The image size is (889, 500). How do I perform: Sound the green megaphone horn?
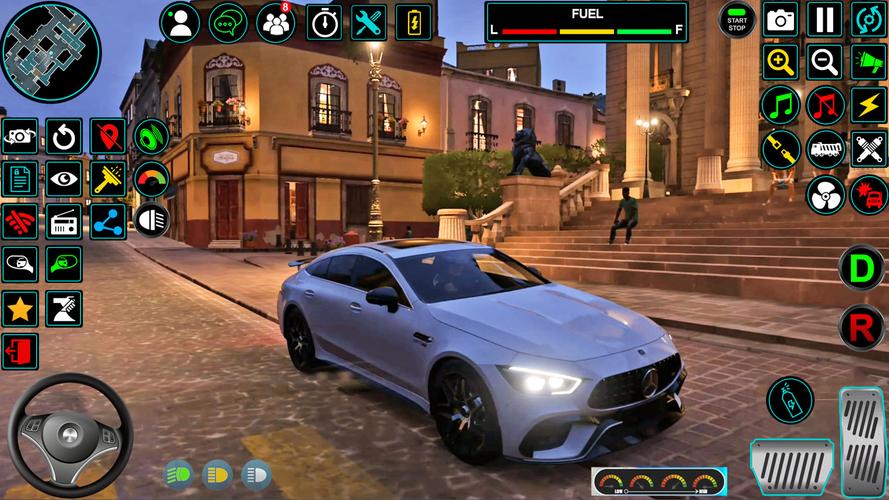[x=868, y=62]
